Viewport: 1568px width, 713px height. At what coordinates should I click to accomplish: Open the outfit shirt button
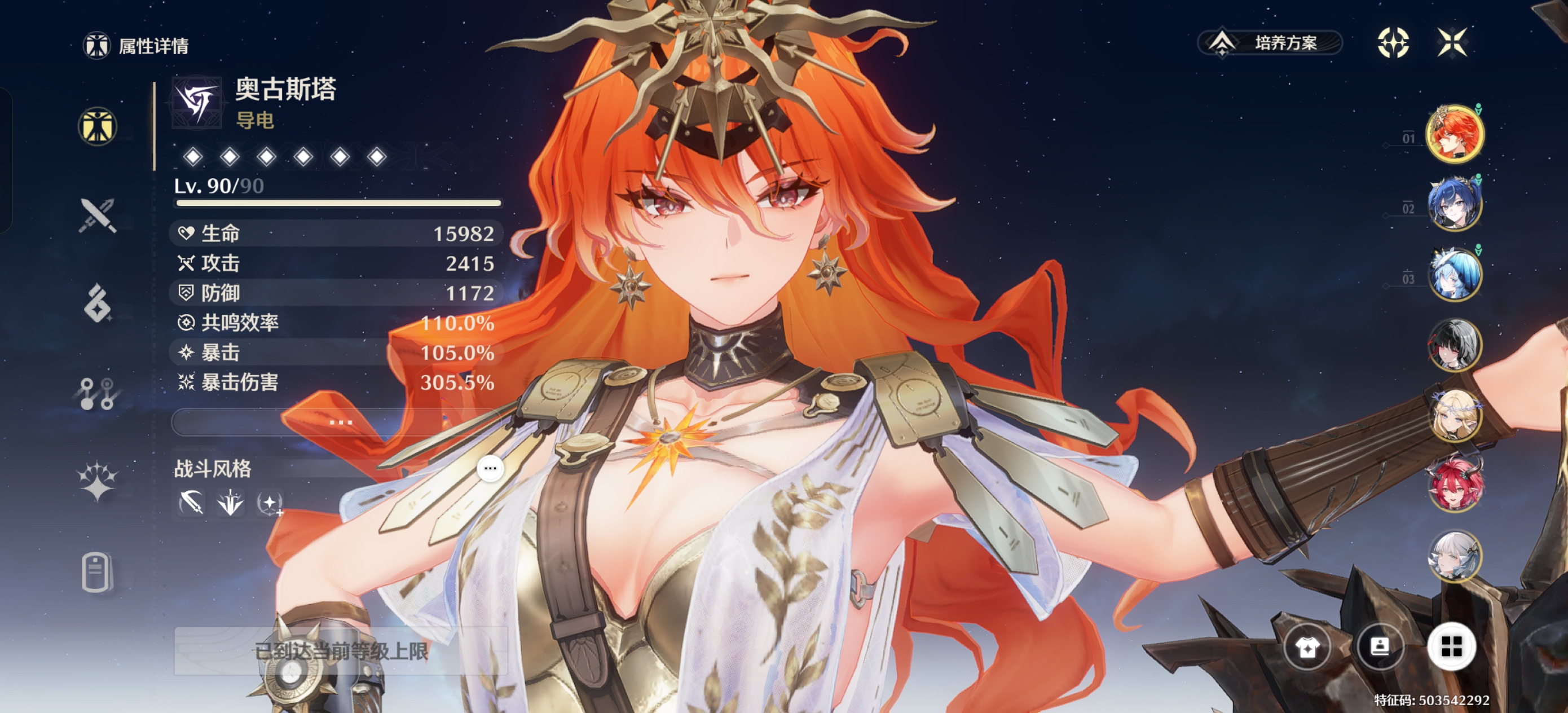tap(1307, 646)
